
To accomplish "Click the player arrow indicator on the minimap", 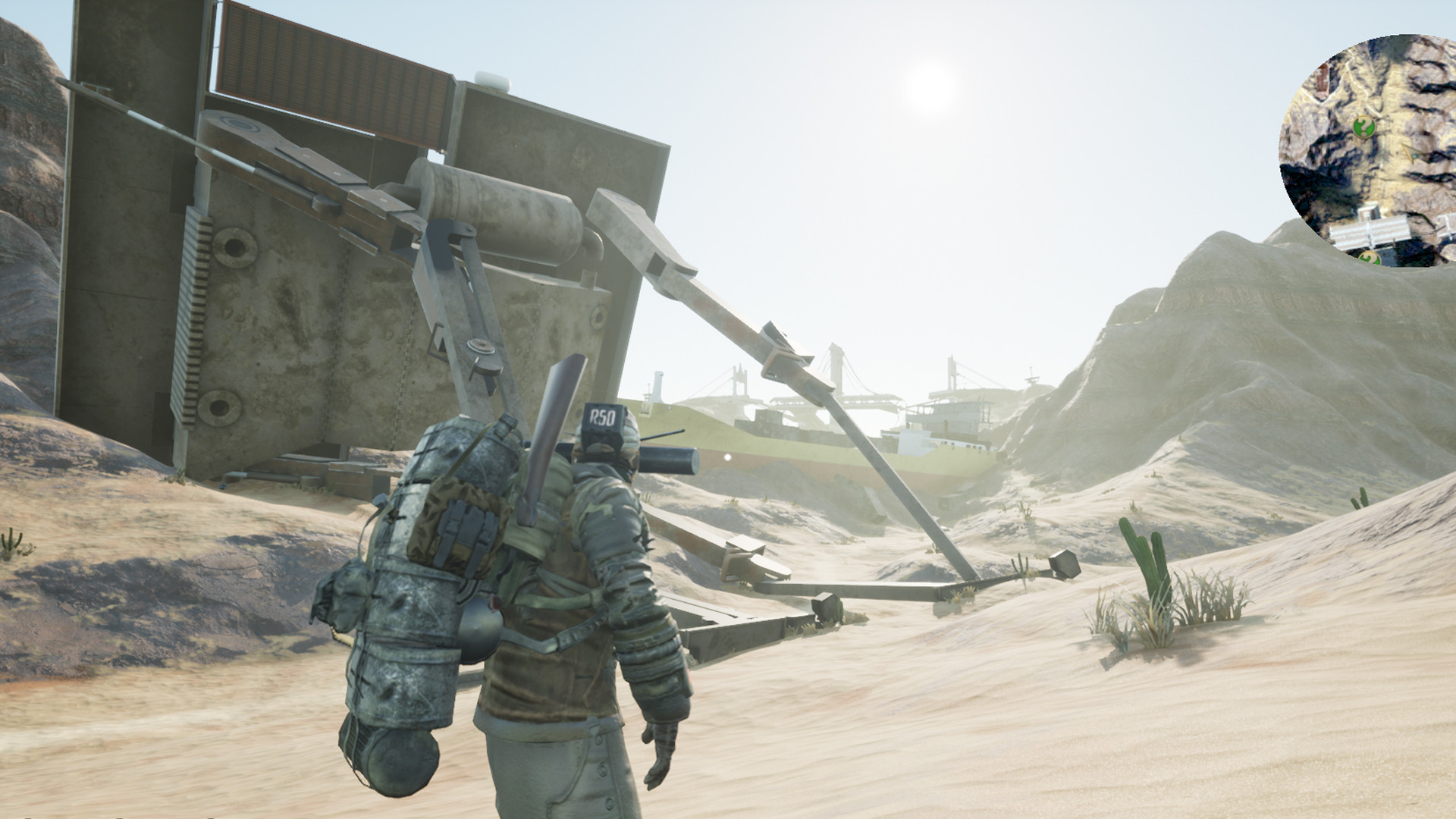I will coord(1412,152).
